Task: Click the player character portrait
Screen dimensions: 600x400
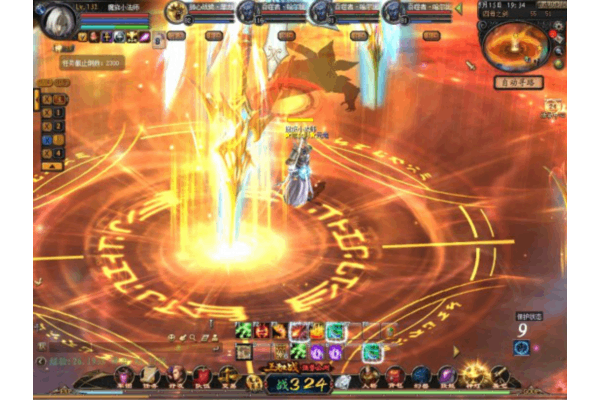Action: pos(59,20)
